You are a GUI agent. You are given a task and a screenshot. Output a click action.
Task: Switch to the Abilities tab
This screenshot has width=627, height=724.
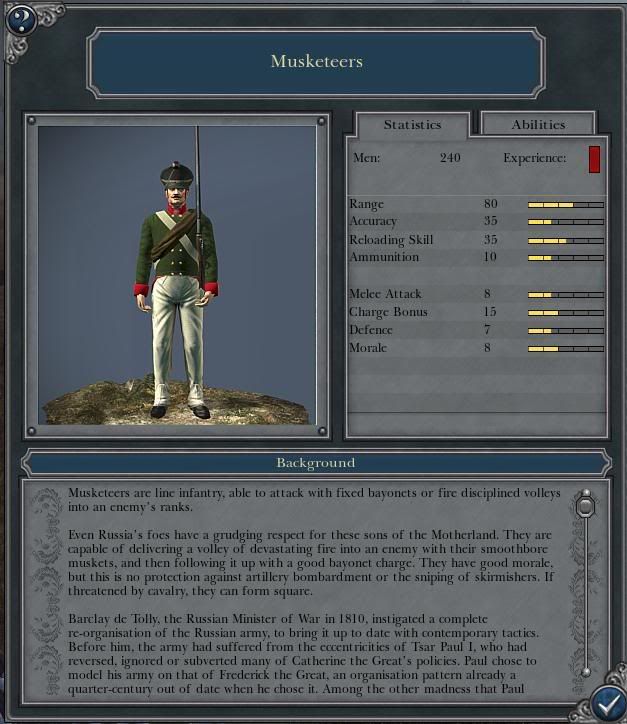coord(538,125)
